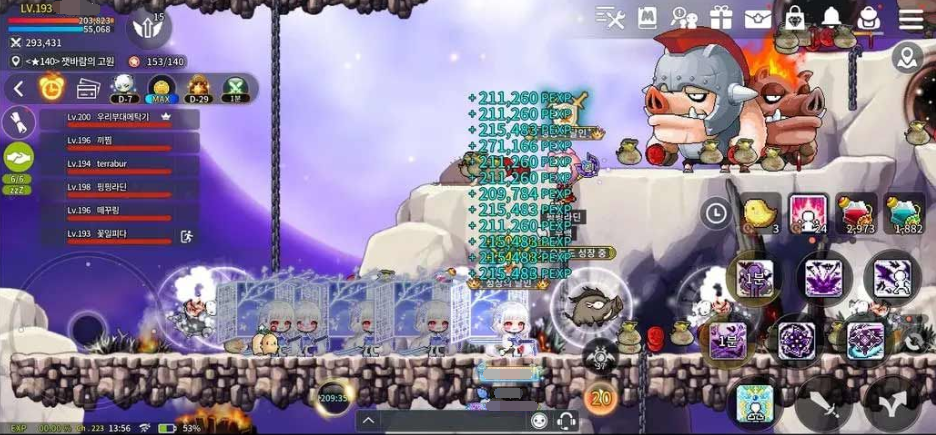The height and width of the screenshot is (435, 936).
Task: Switch to the quest scroll tab
Action: point(18,122)
